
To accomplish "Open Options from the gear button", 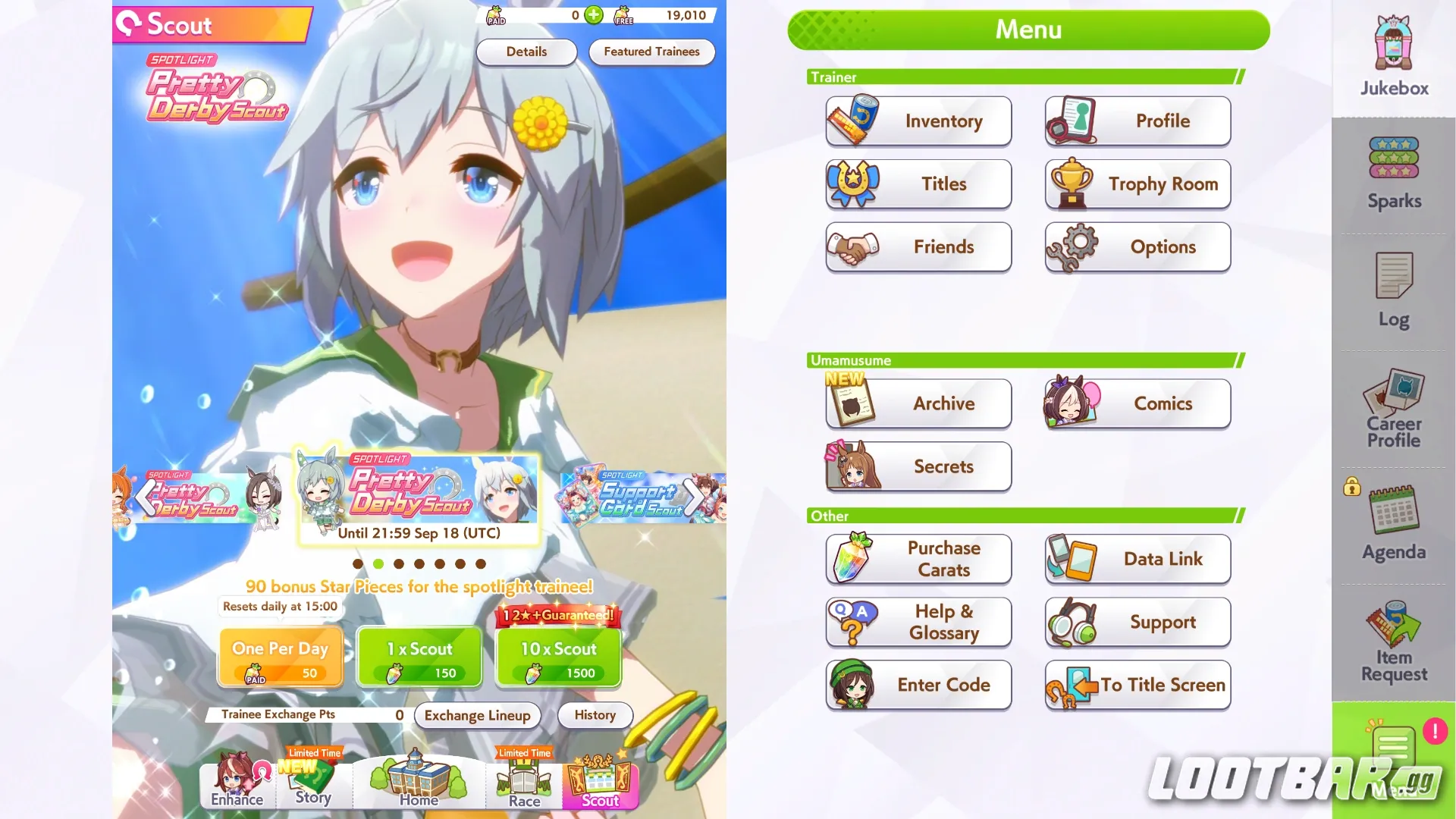I will click(x=1137, y=246).
